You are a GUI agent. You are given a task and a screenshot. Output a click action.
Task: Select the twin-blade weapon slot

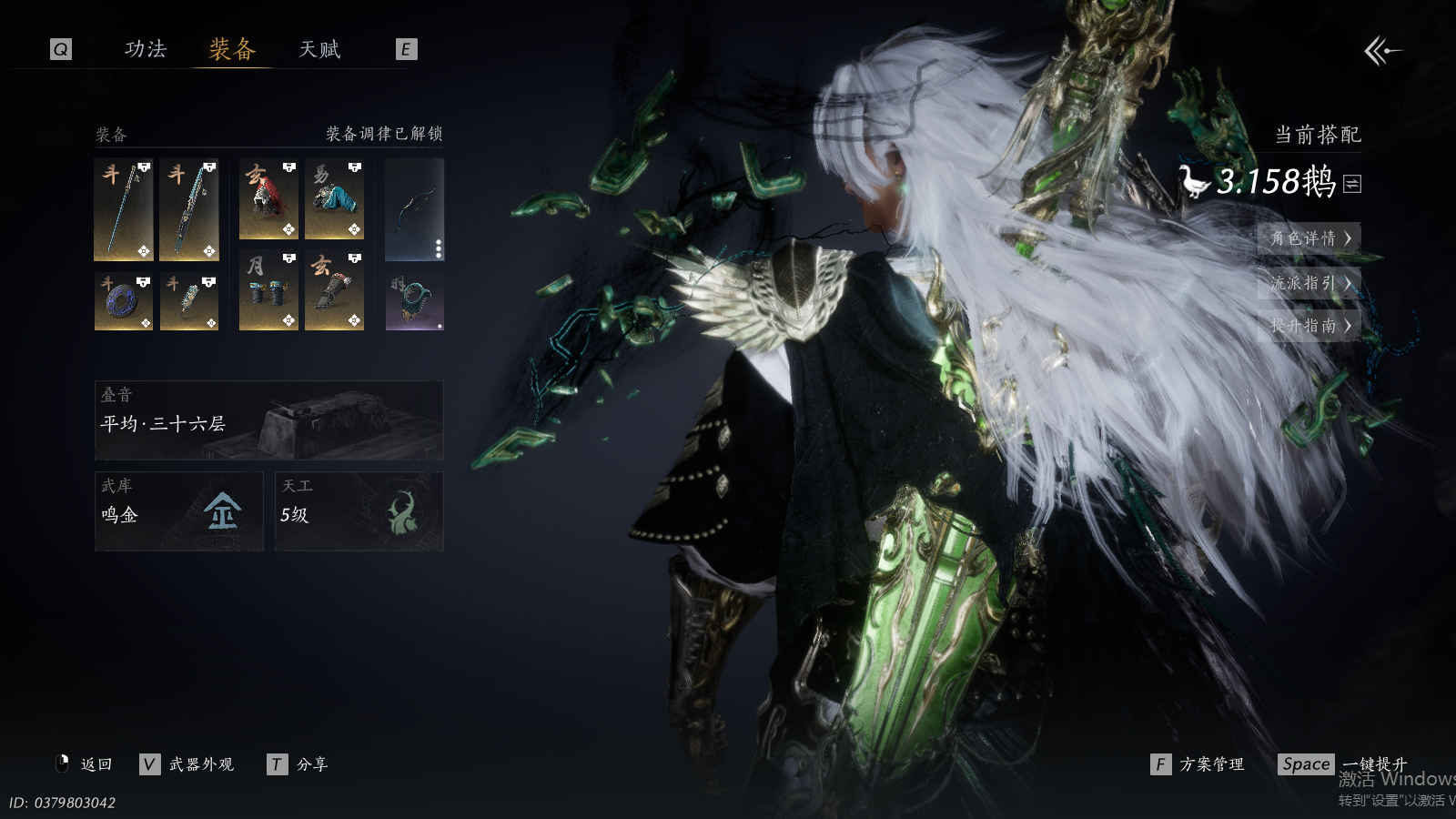(189, 209)
